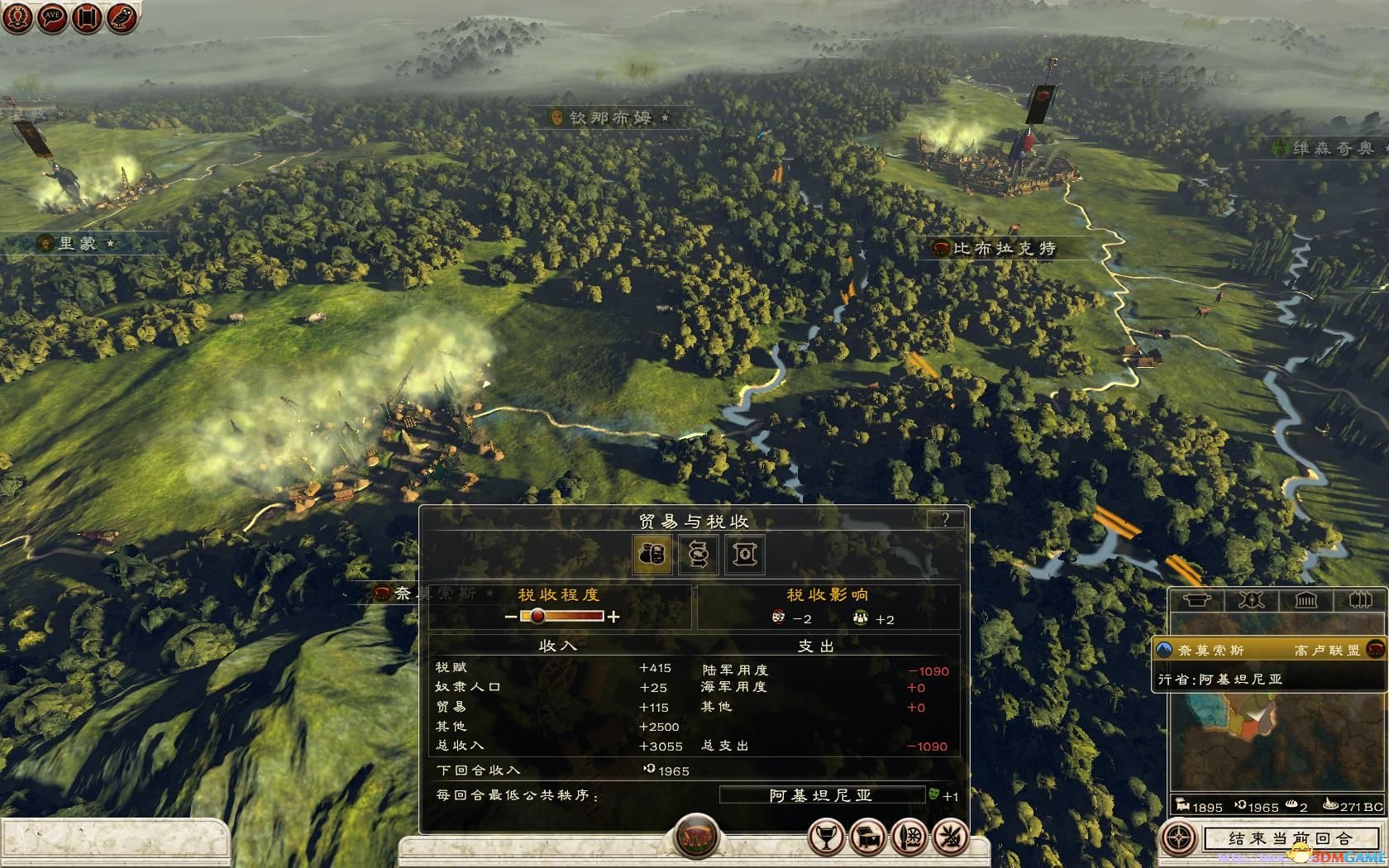Select the temple building list tab
The height and width of the screenshot is (868, 1389).
pos(1305,600)
